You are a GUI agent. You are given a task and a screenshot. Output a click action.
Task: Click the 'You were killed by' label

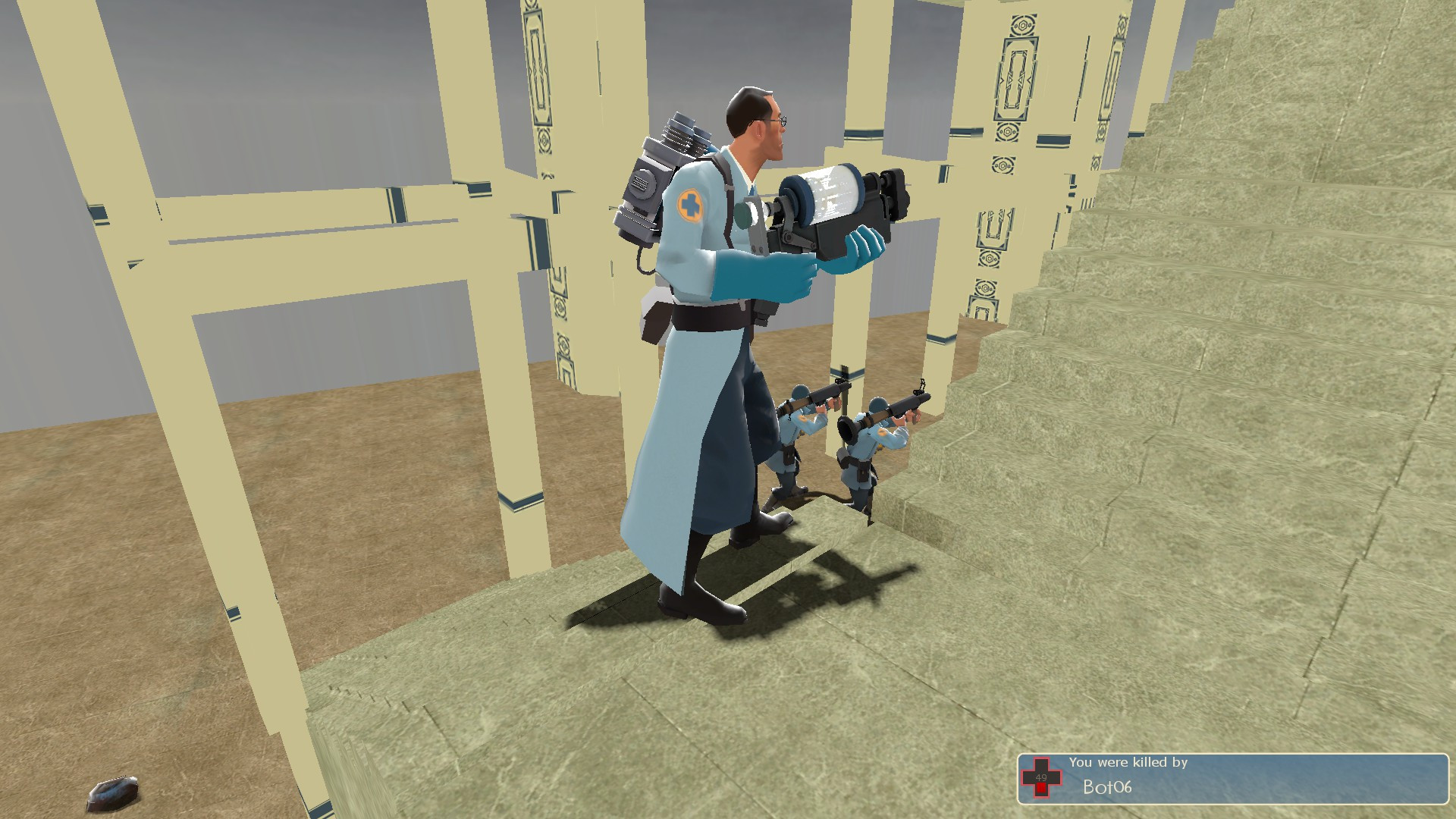click(x=1128, y=761)
